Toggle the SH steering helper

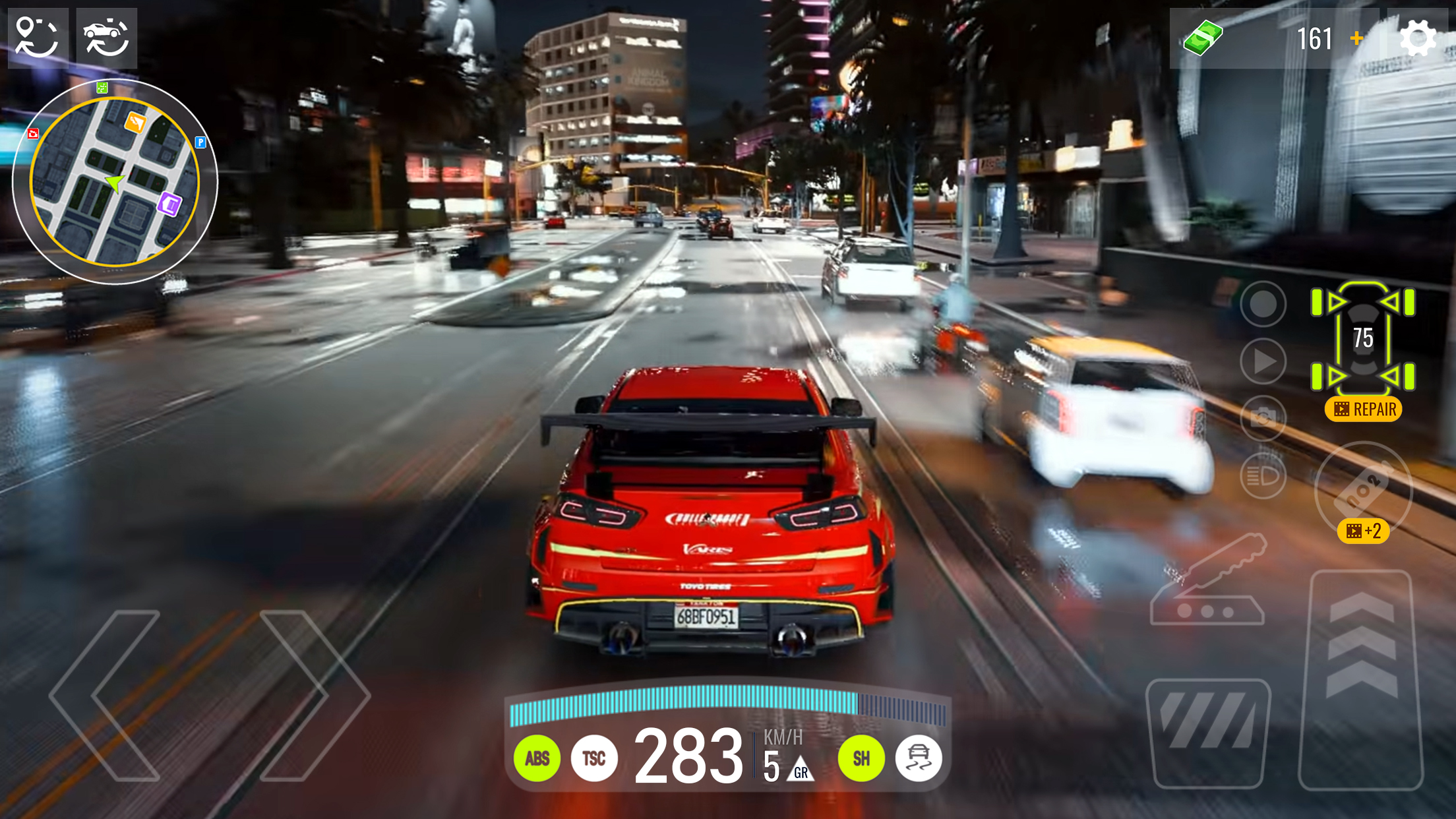[861, 758]
